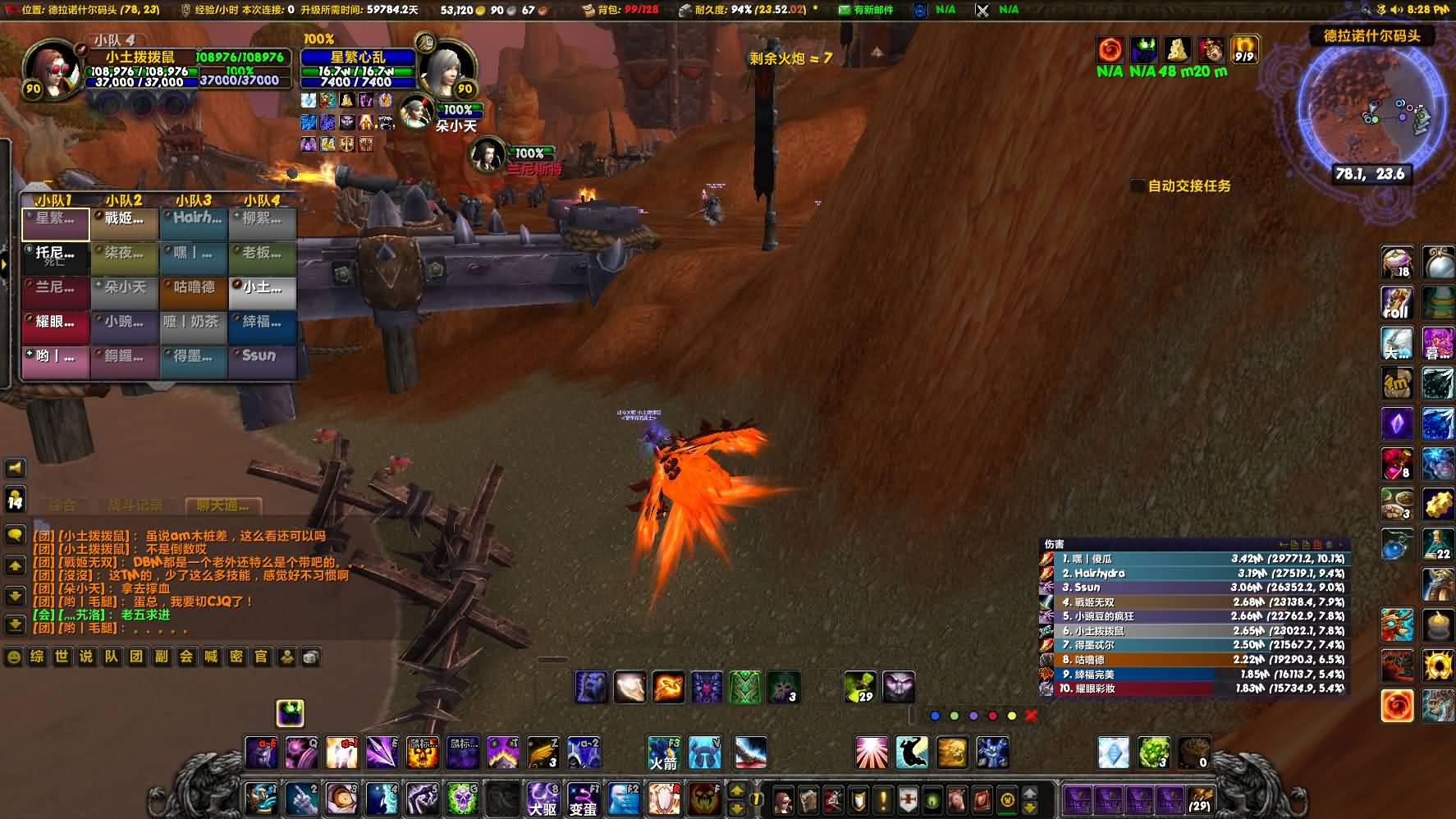Click the 团 raid channel button

click(136, 657)
